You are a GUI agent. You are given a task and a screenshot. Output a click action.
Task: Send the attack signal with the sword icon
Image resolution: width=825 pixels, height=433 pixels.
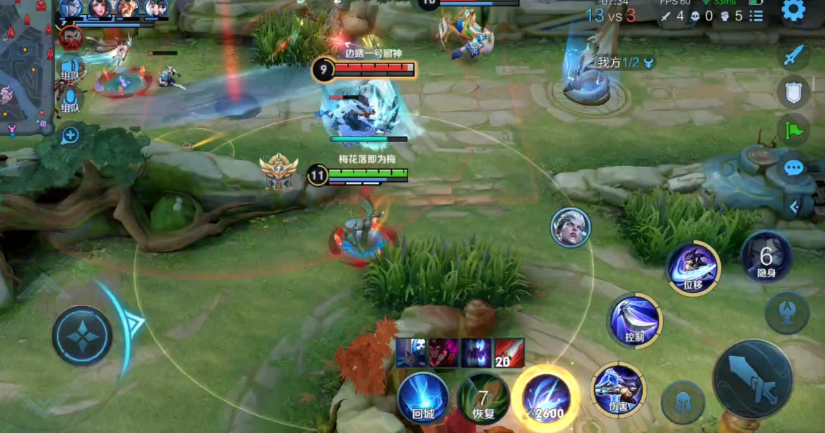coord(793,56)
